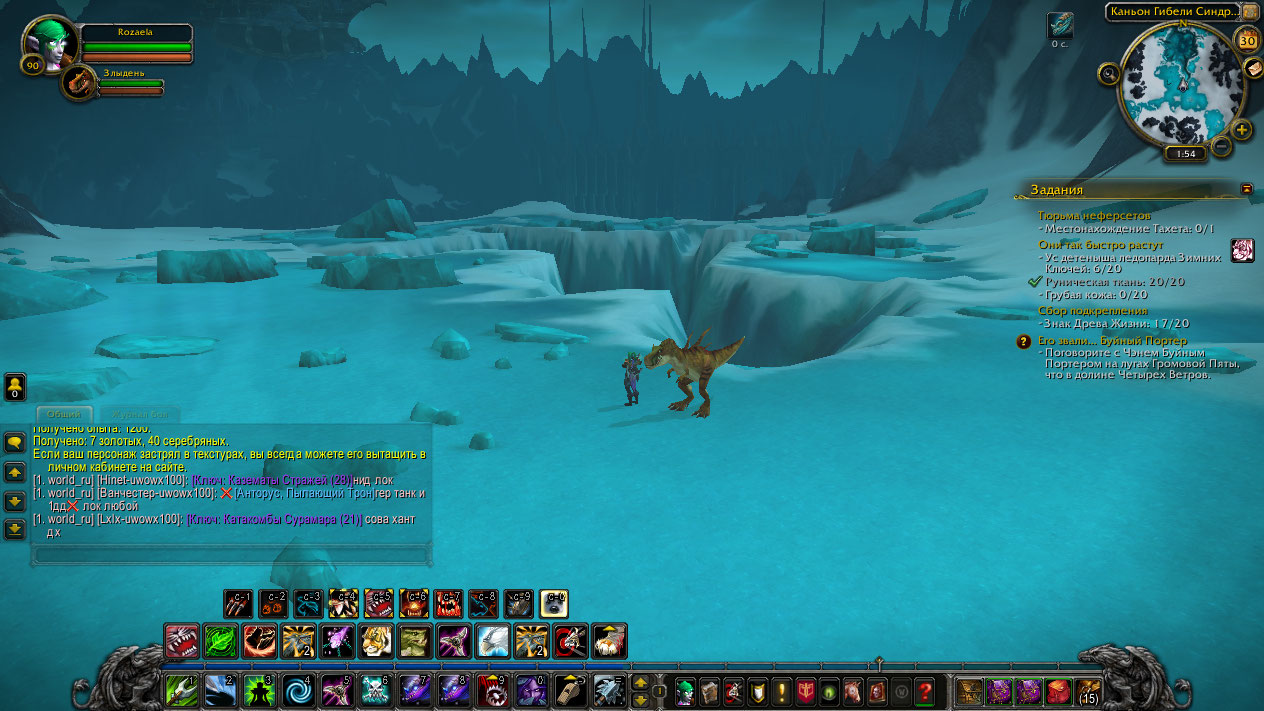Zoom out the minimap with minus button
Viewport: 1264px width, 711px height.
click(1221, 146)
